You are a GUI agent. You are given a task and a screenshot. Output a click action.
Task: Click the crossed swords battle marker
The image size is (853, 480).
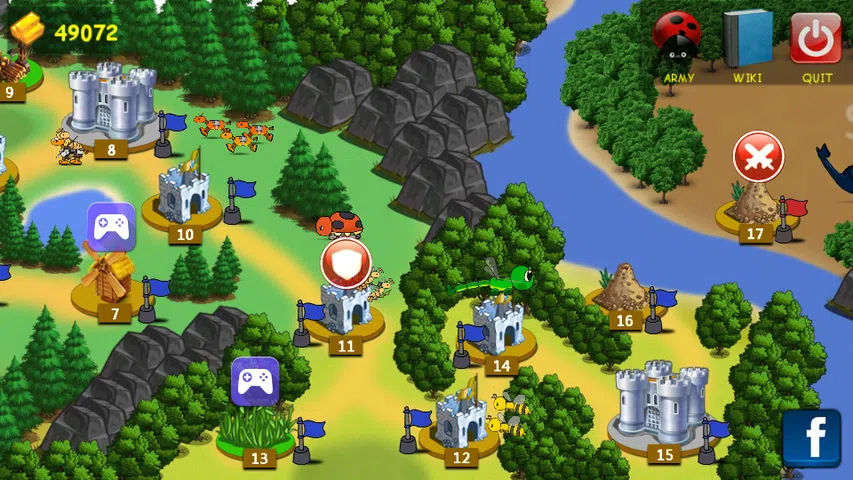758,157
